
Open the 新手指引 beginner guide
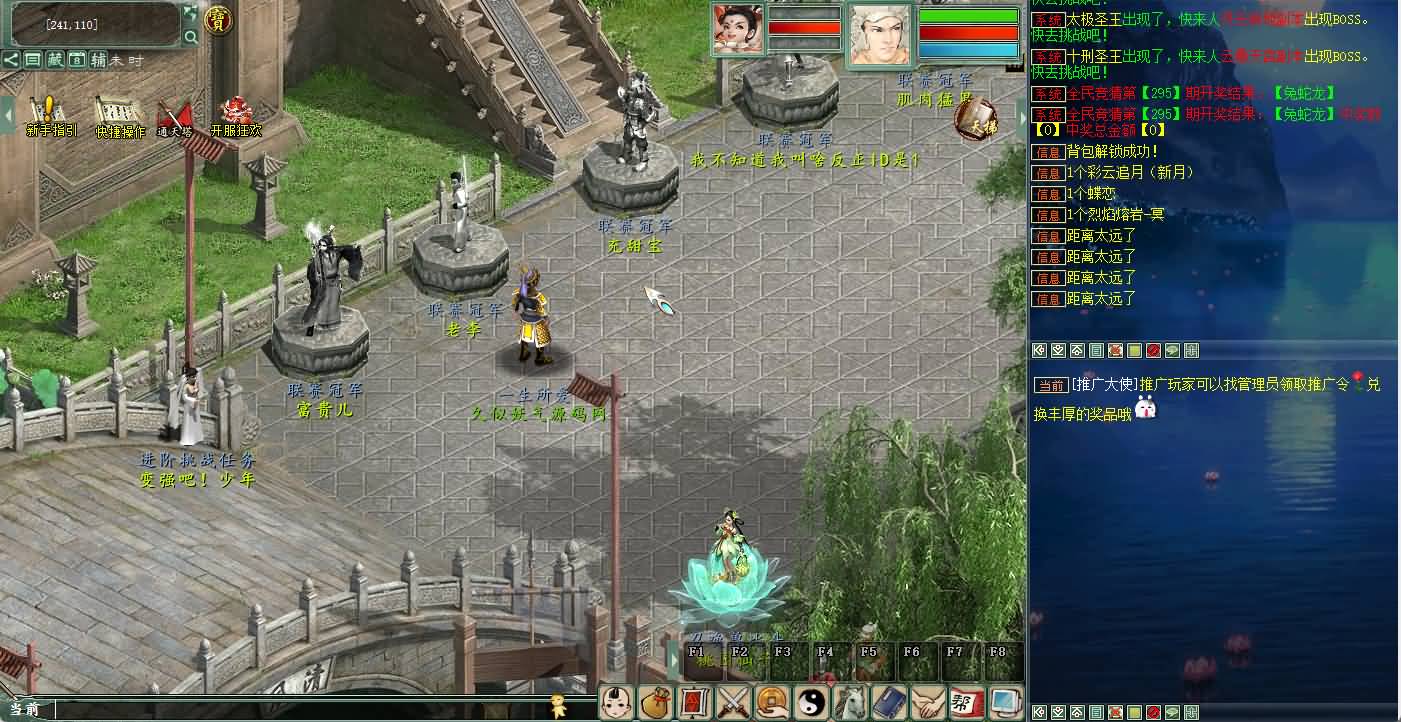(47, 112)
